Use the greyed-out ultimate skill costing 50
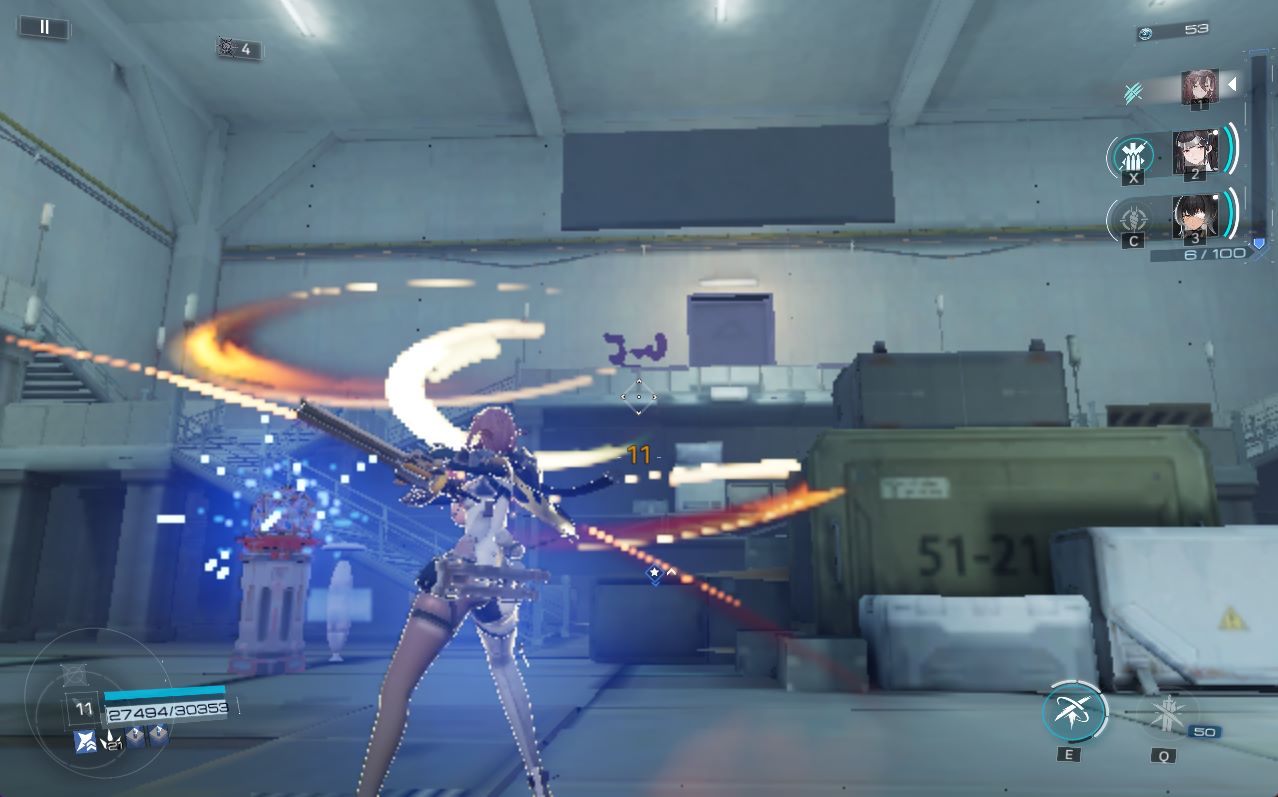The height and width of the screenshot is (797, 1278). tap(1165, 714)
